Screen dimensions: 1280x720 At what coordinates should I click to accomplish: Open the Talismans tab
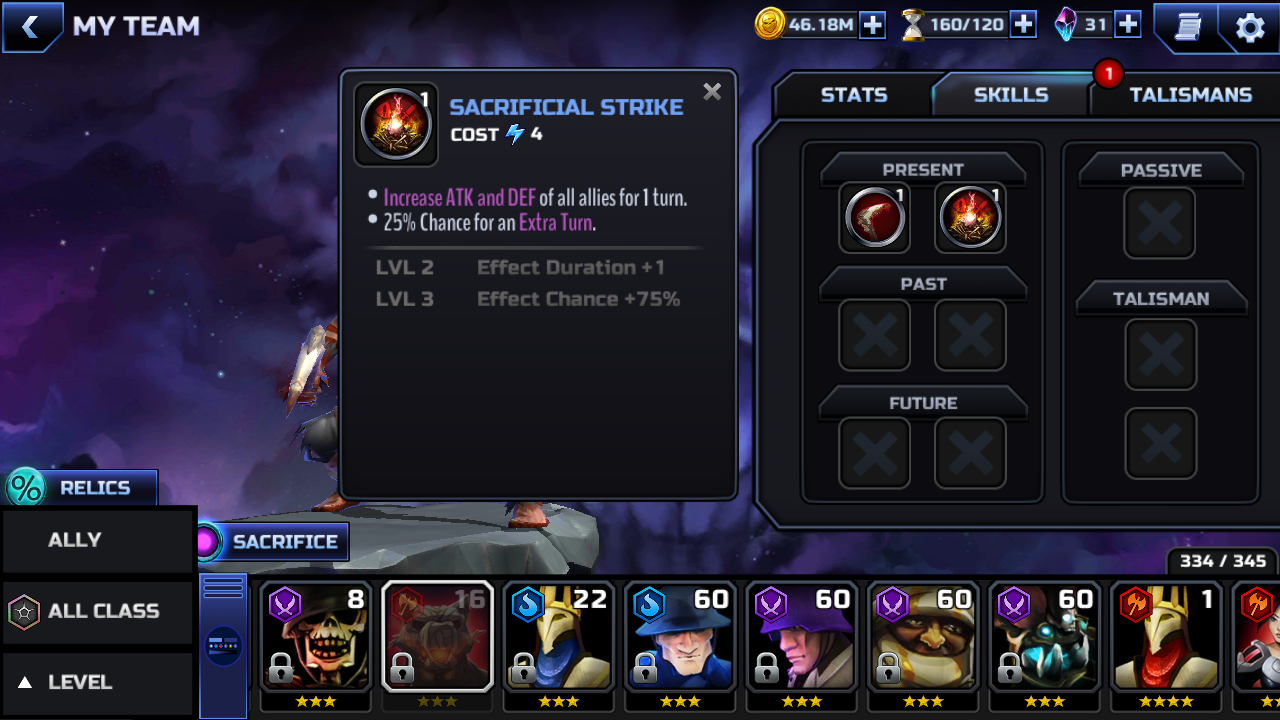click(1190, 95)
